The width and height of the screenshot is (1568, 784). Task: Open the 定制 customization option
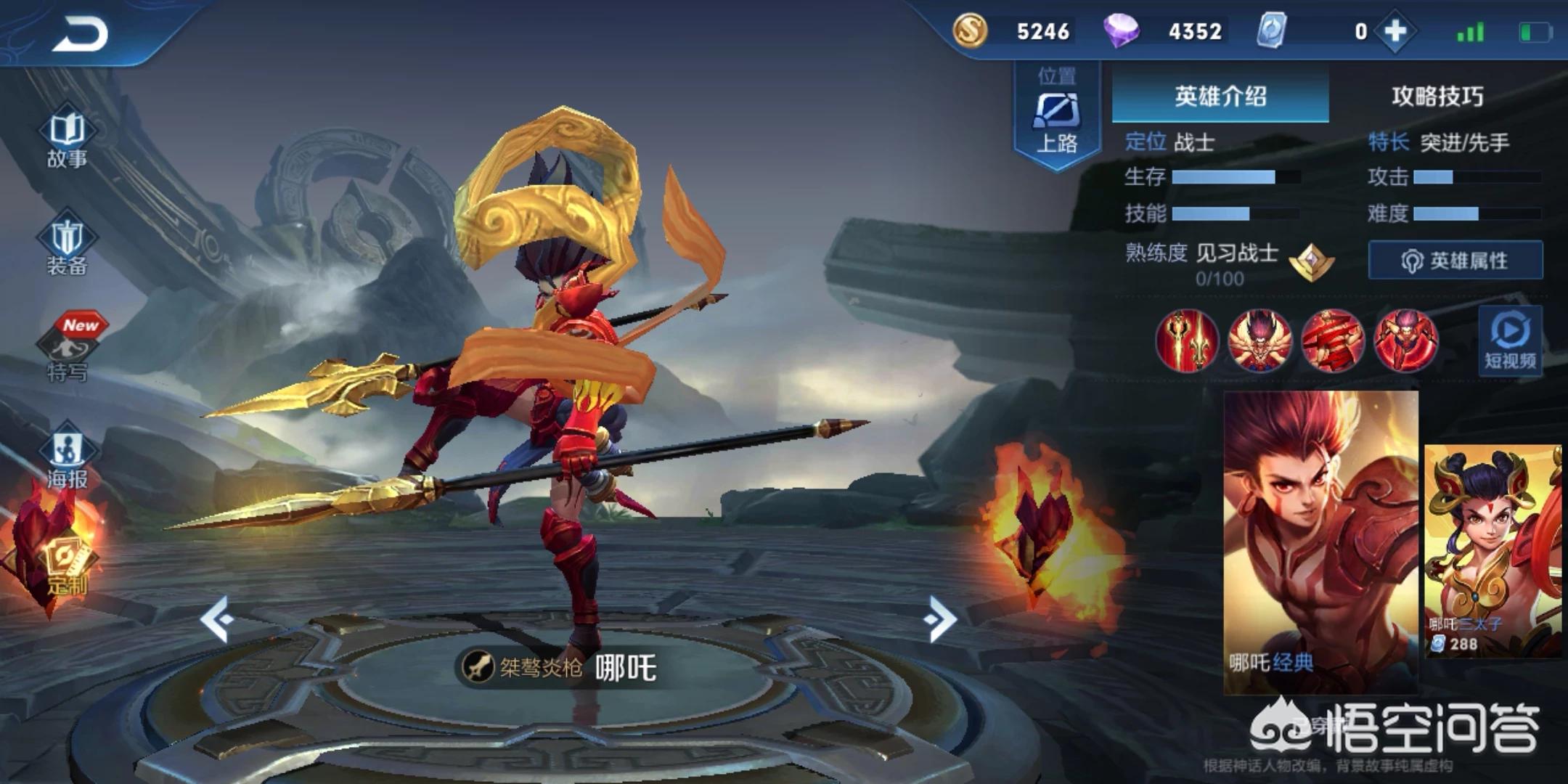pos(67,568)
